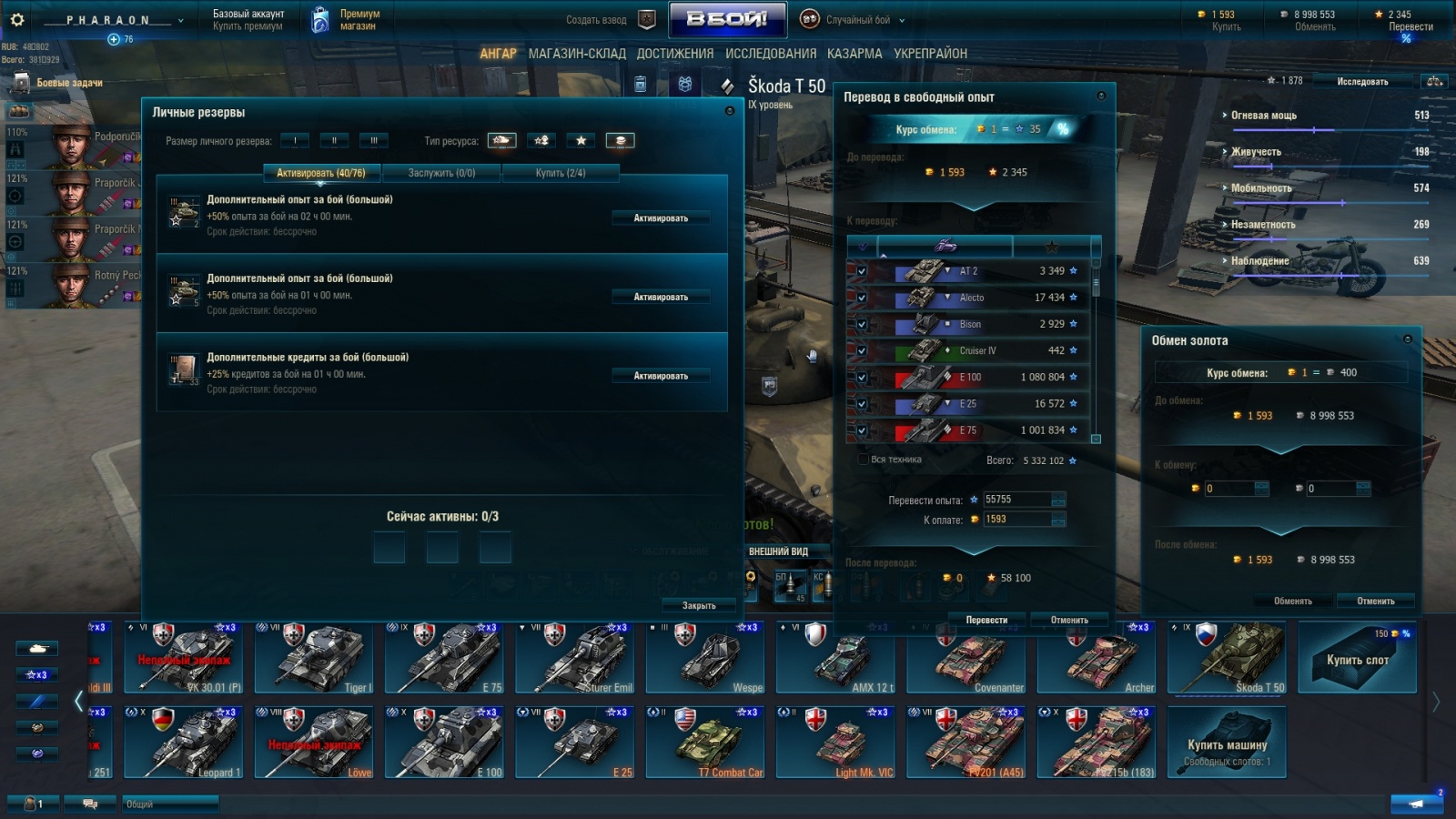Image resolution: width=1456 pixels, height=819 pixels.
Task: Start a match with the В БОЙ! button
Action: click(726, 19)
